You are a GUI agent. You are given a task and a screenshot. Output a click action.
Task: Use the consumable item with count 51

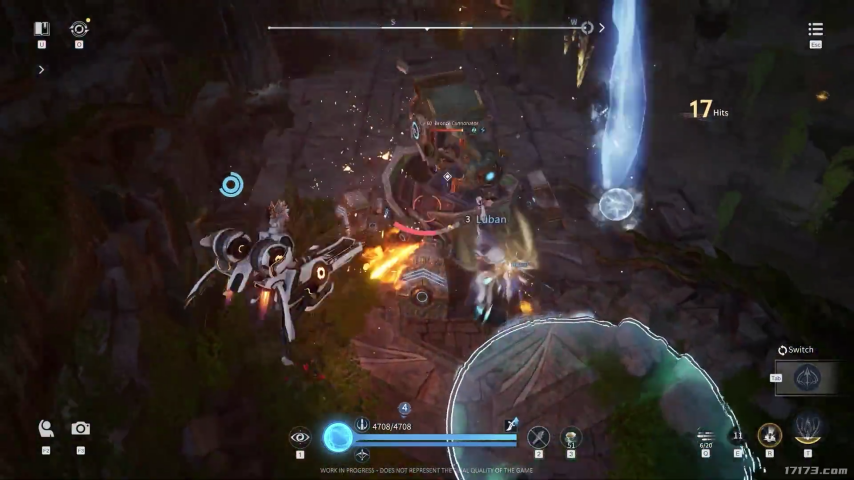point(571,436)
